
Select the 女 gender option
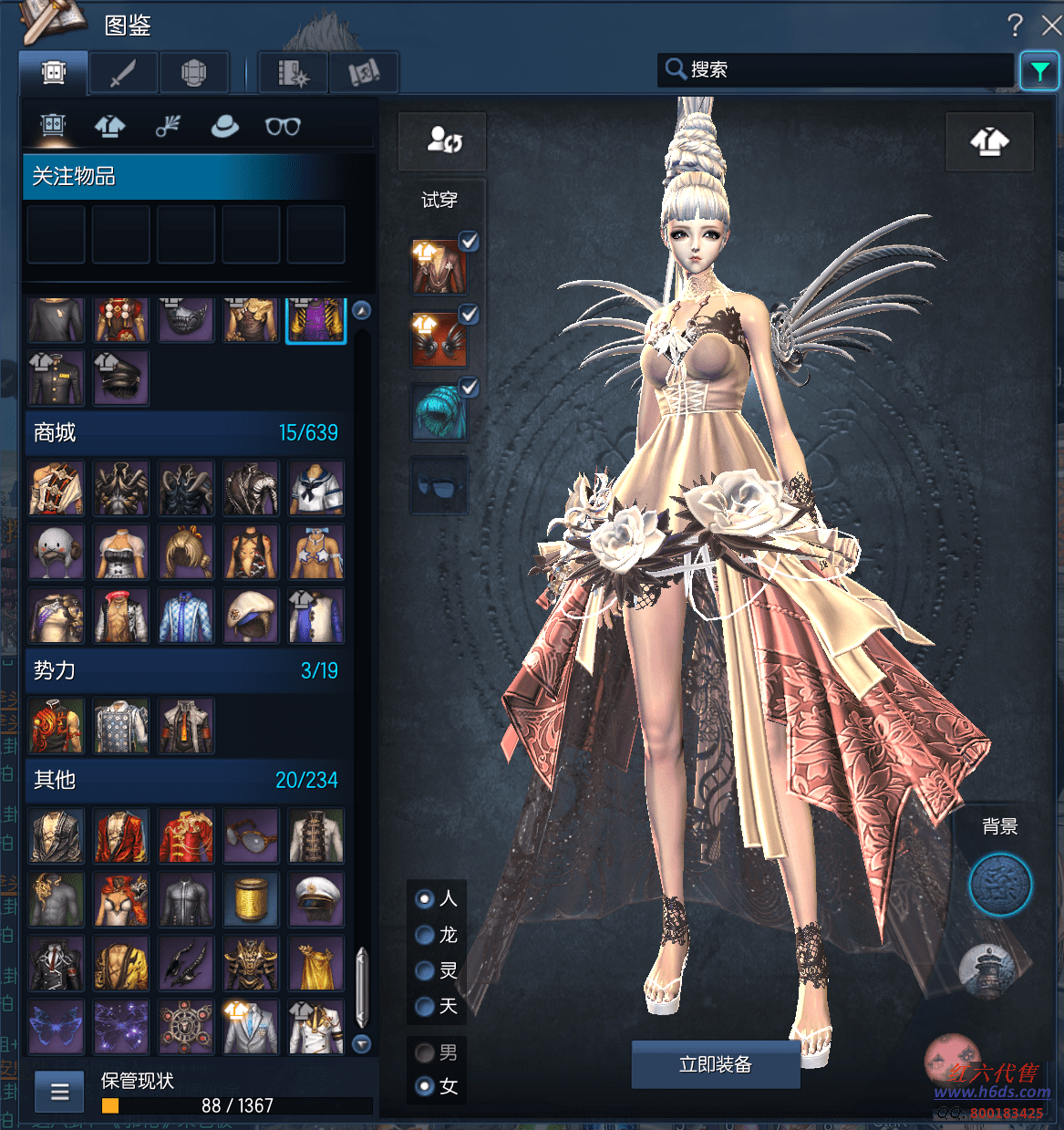point(425,1086)
